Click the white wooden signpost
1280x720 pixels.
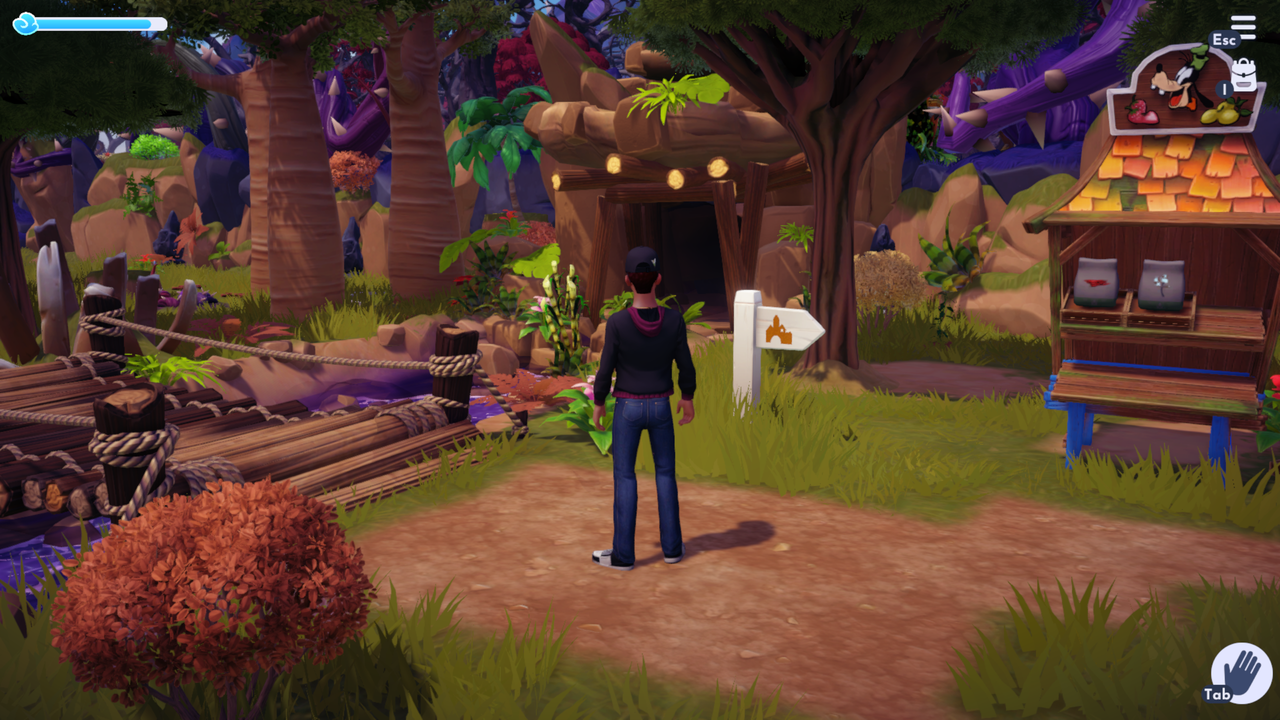coord(744,350)
